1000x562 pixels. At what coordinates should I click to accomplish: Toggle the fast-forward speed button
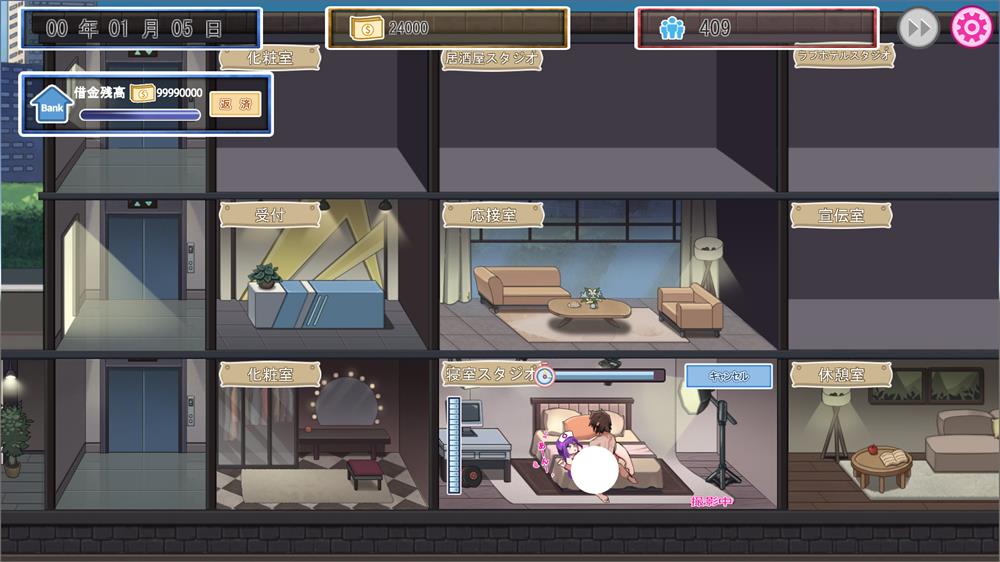pos(918,28)
